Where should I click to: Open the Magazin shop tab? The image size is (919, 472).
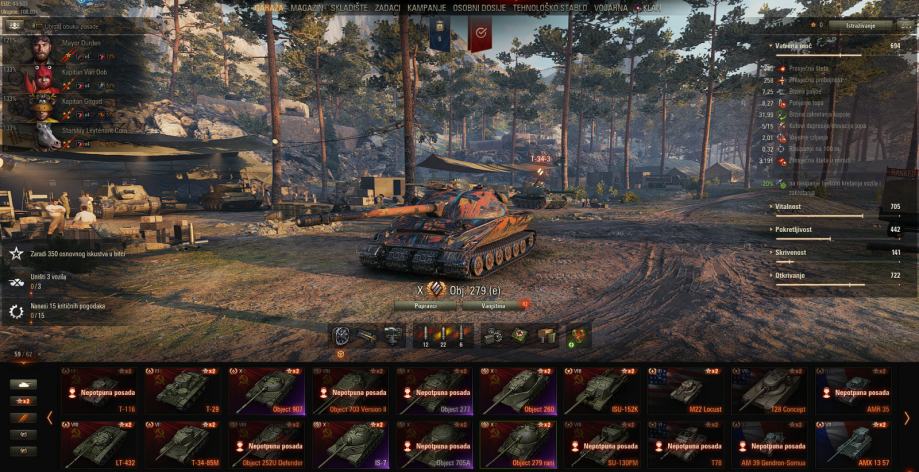click(307, 7)
